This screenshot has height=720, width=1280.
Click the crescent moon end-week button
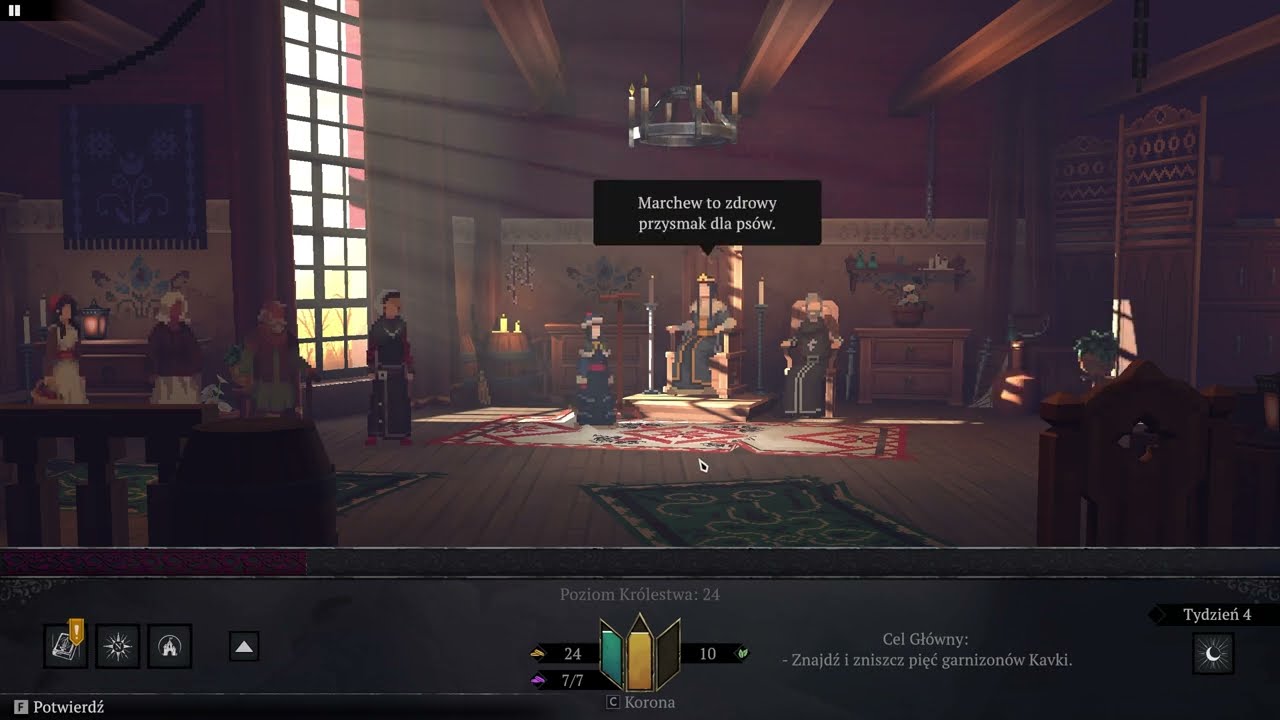tap(1213, 654)
